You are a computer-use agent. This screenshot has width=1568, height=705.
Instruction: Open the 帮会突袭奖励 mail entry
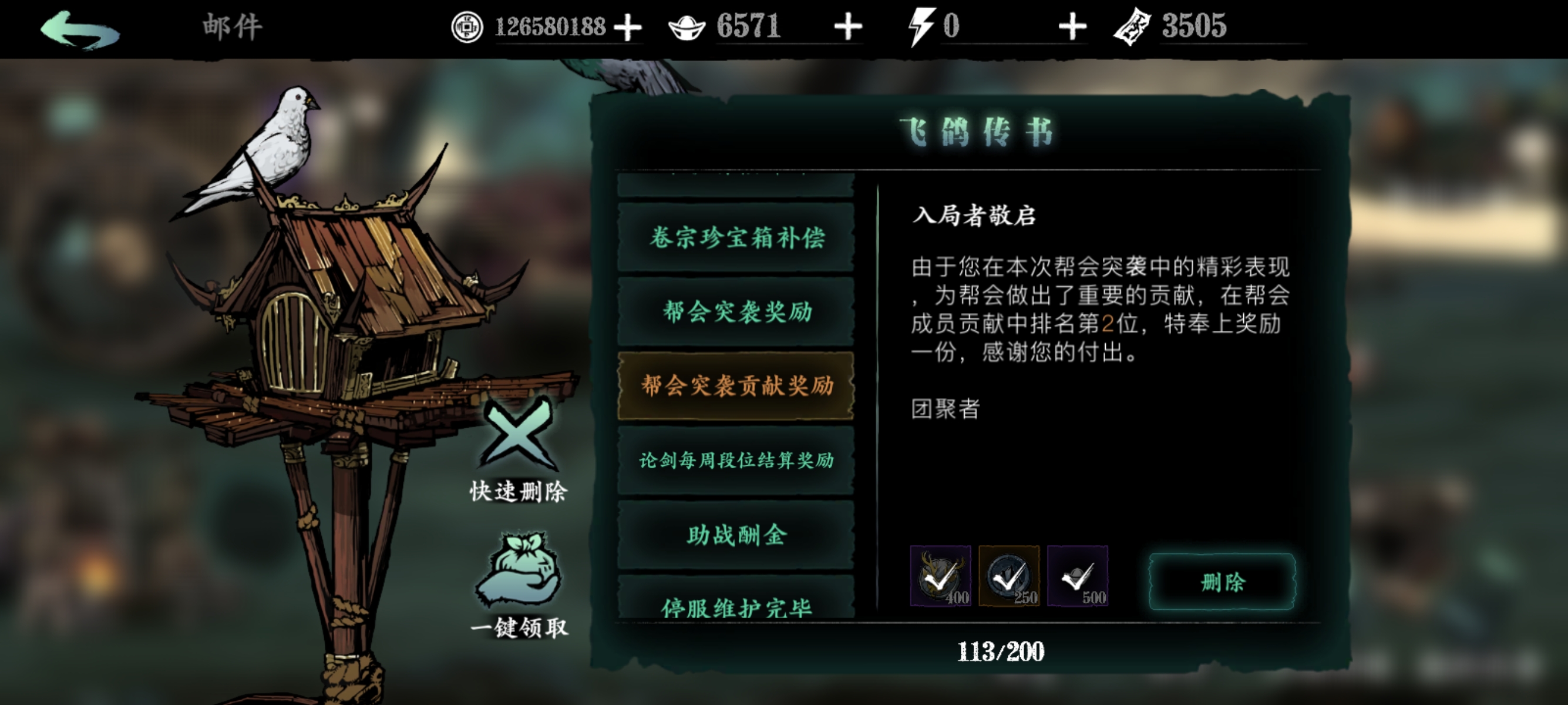[x=735, y=312]
